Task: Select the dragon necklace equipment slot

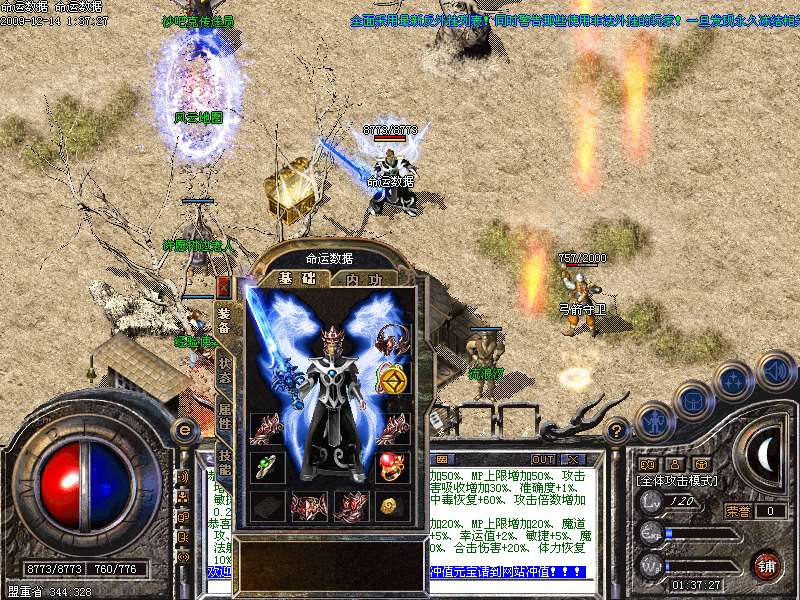Action: coord(391,340)
